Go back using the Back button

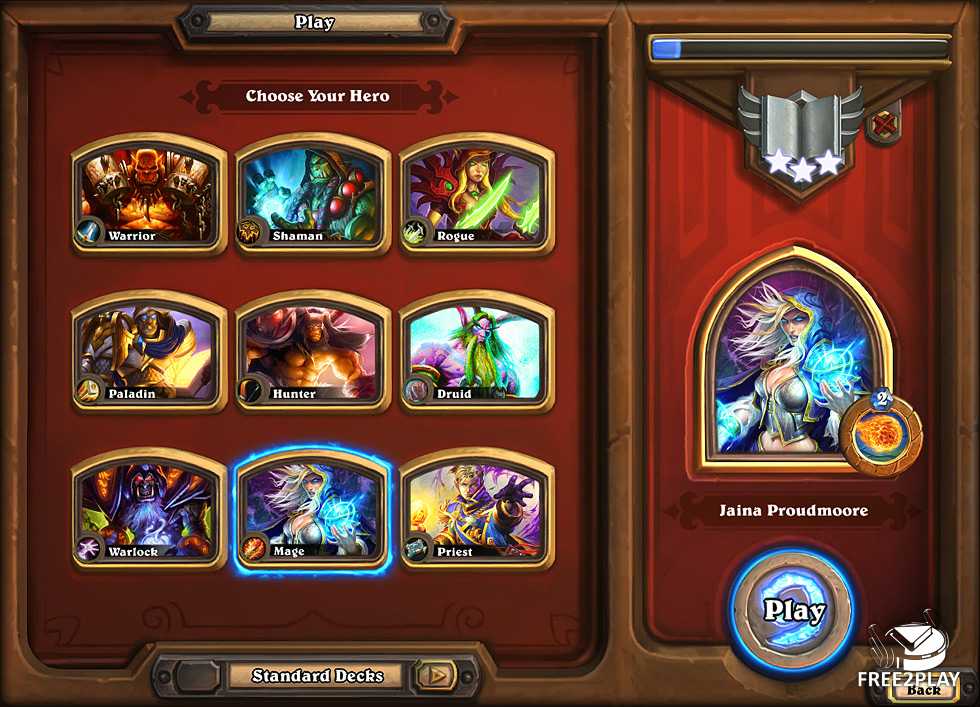(925, 689)
